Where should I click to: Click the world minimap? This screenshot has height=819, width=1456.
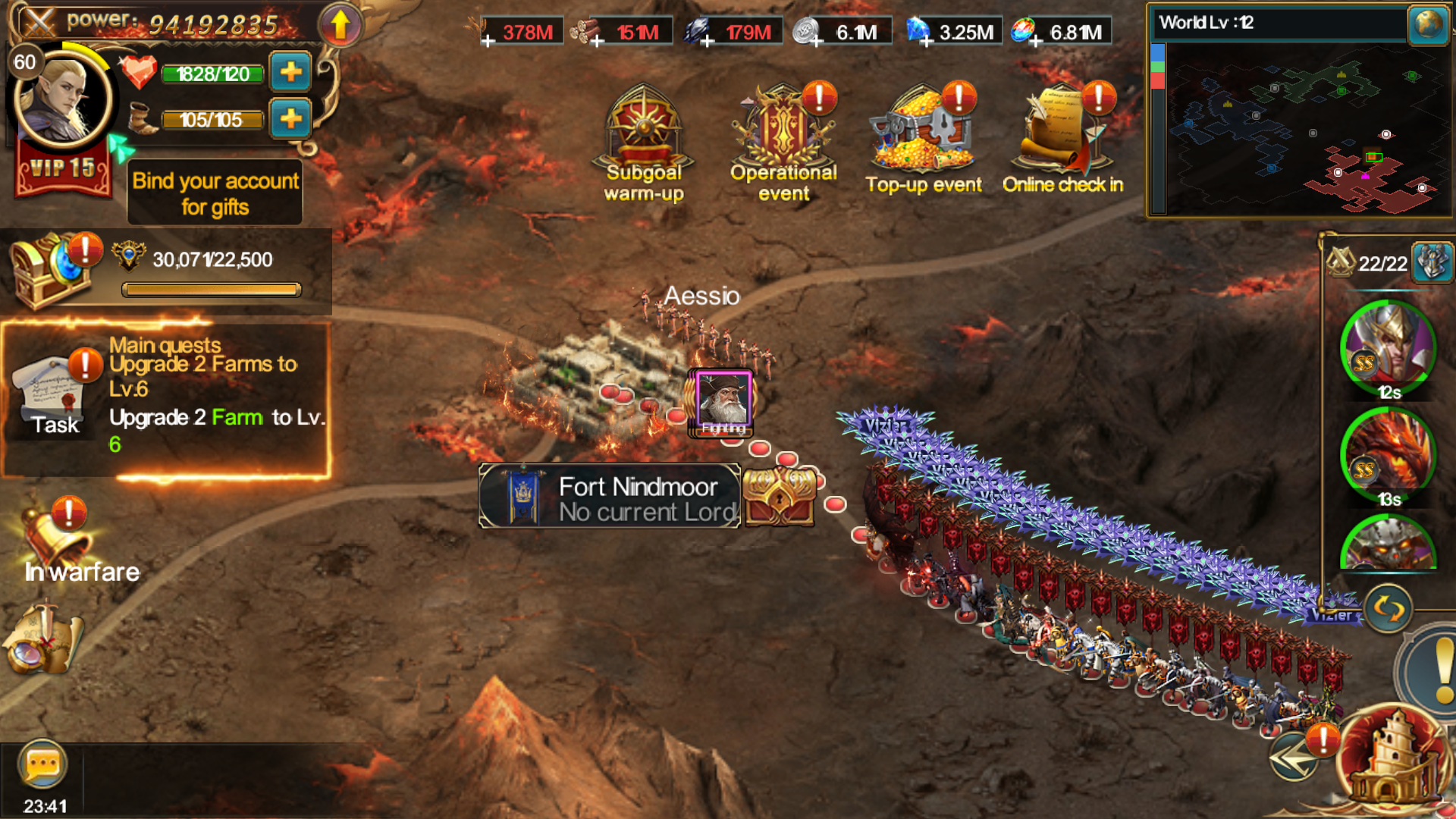pyautogui.click(x=1297, y=129)
